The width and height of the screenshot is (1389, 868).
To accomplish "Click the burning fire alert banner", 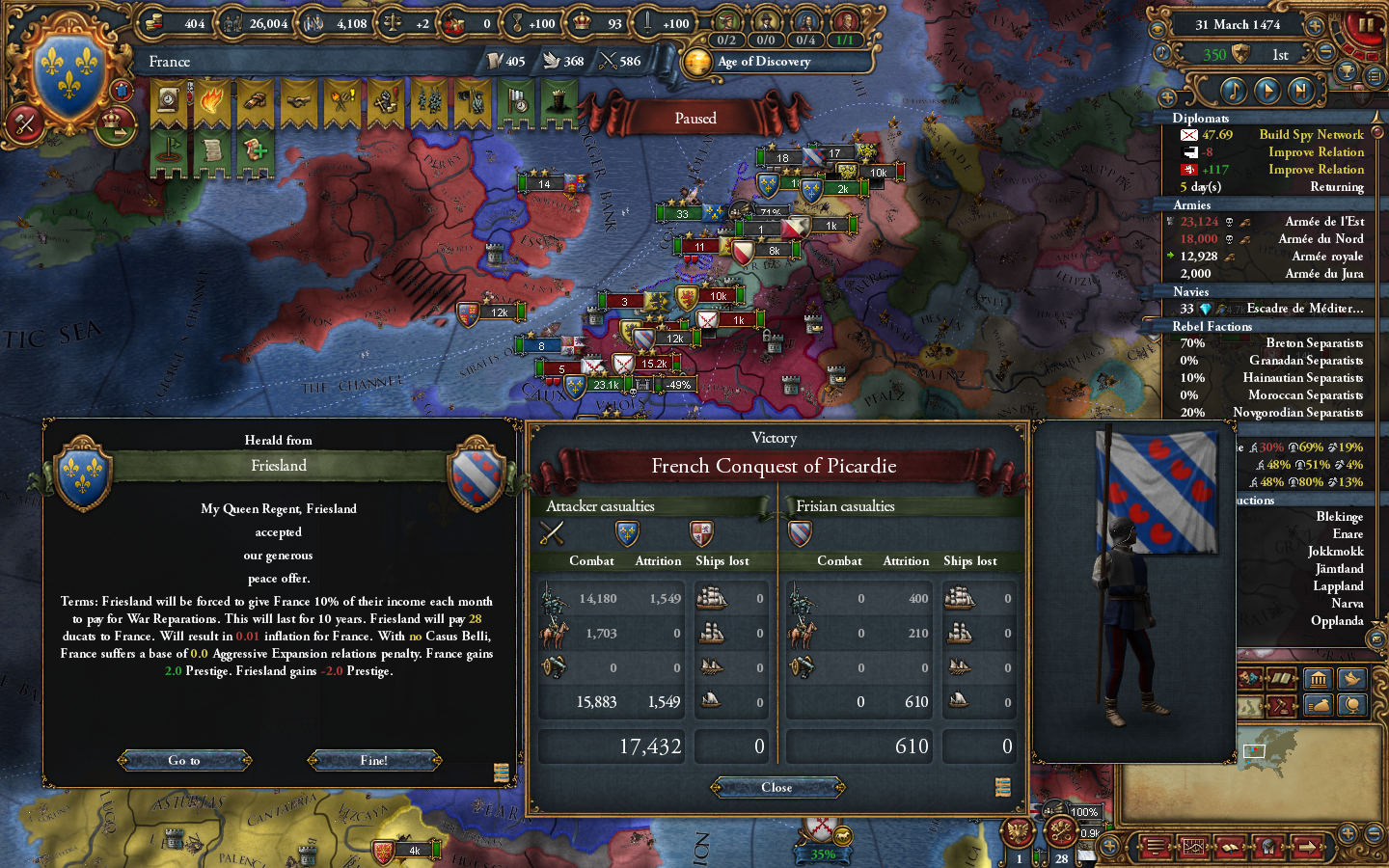I will [x=211, y=98].
